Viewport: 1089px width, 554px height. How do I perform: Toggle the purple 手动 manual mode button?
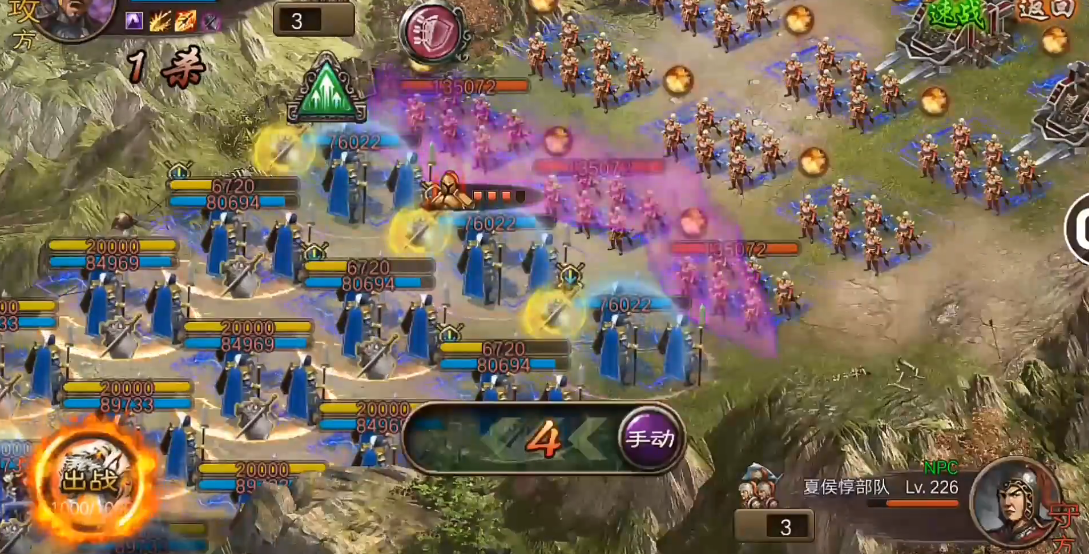point(651,437)
